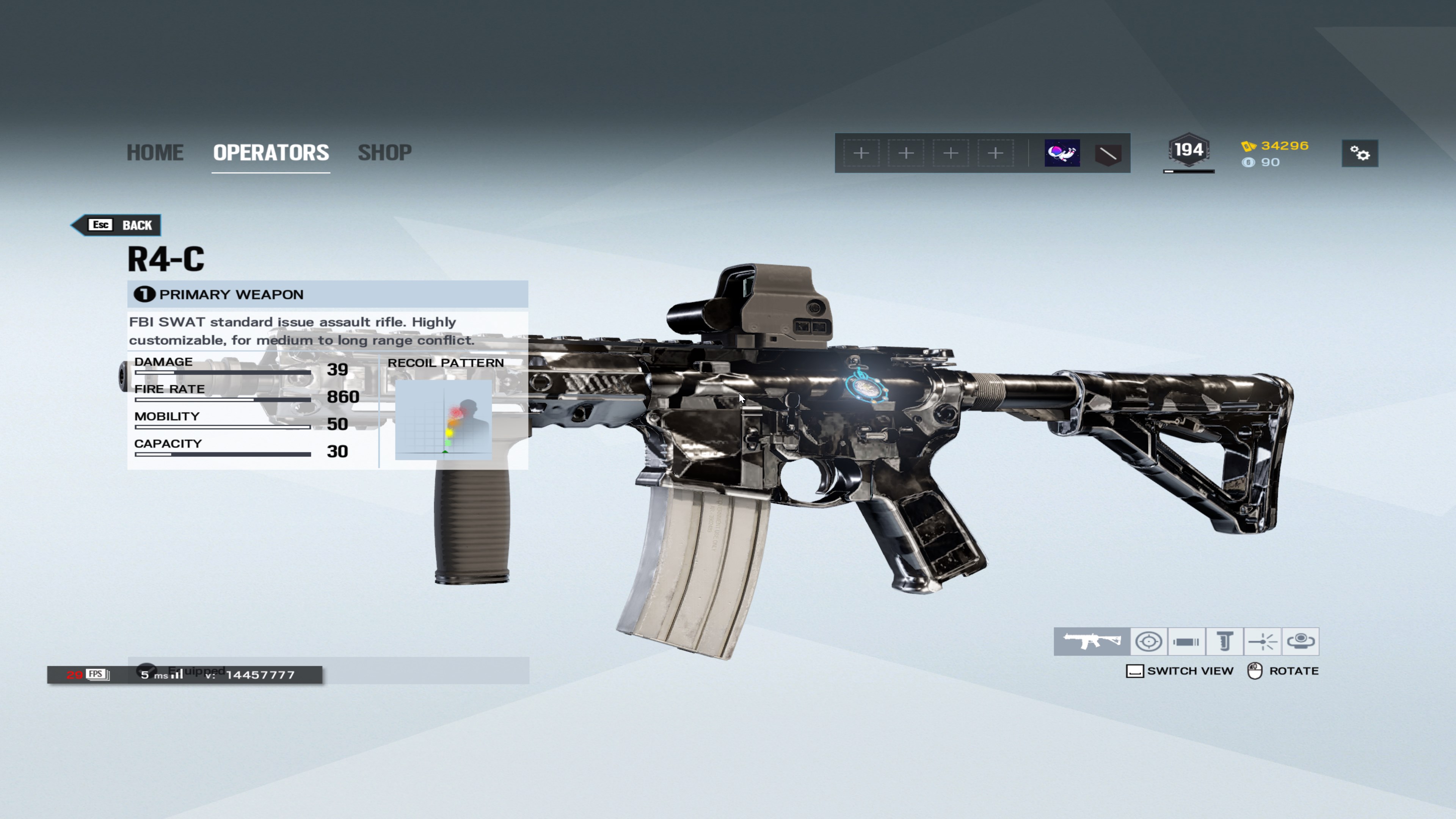Show the level 194 clearance badge

coord(1188,151)
